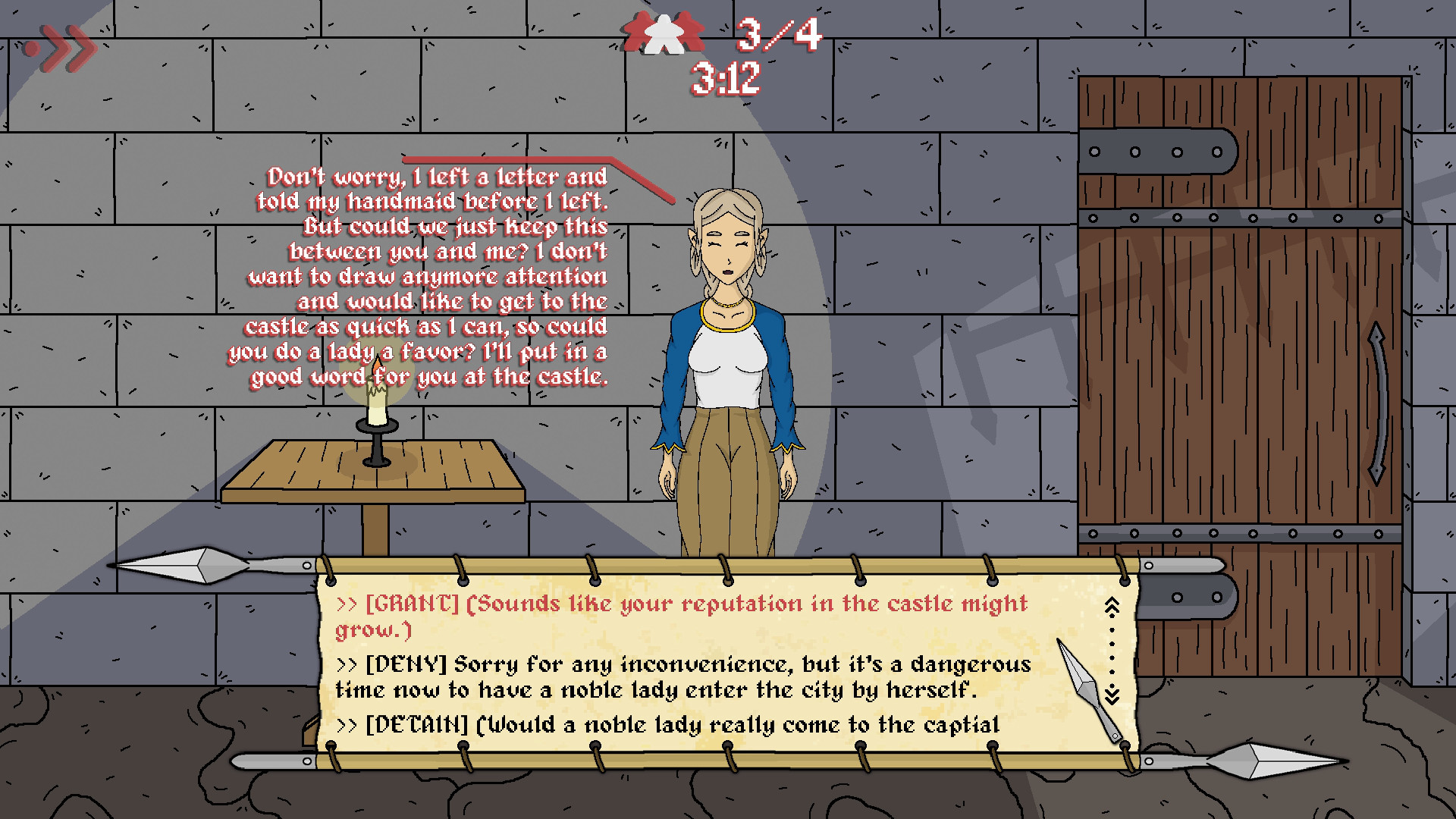Click the chevron arrow next to GRANT option
The height and width of the screenshot is (819, 1456).
click(x=347, y=604)
